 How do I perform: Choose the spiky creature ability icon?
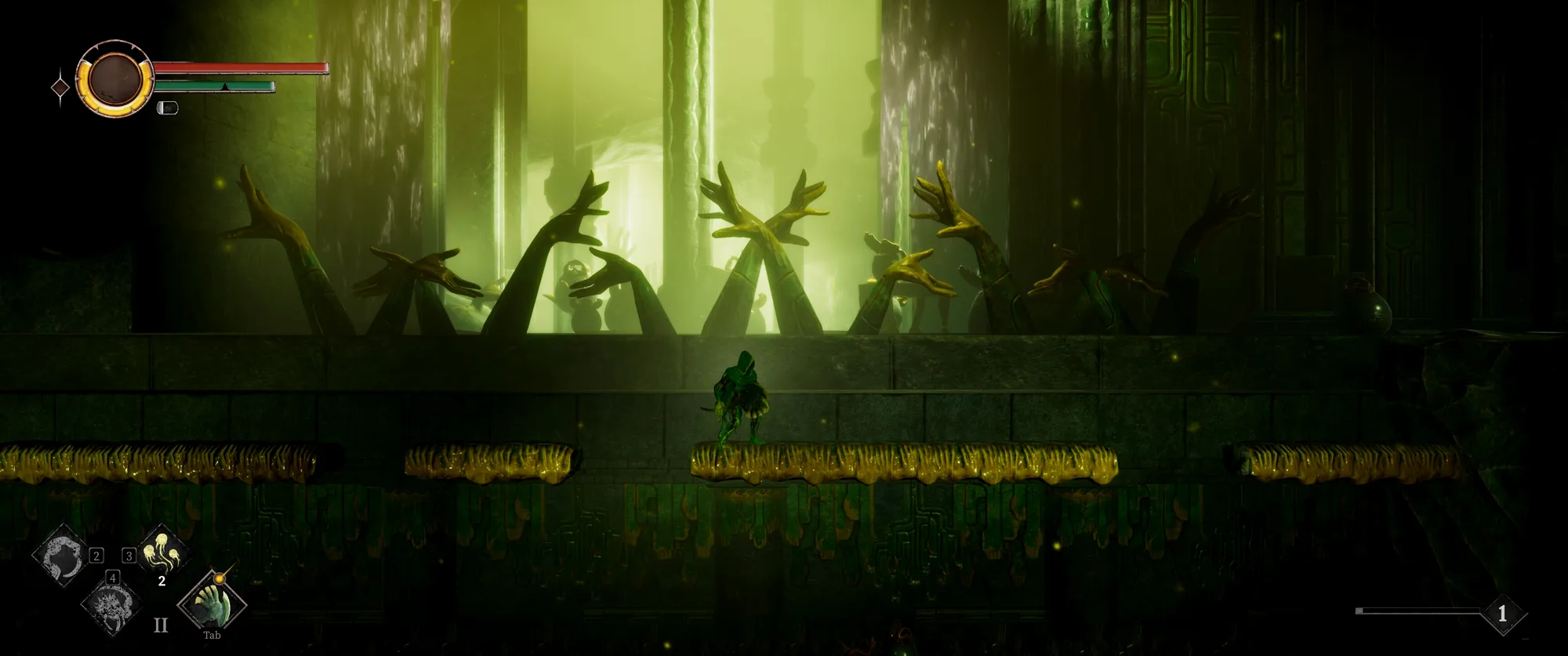(111, 604)
